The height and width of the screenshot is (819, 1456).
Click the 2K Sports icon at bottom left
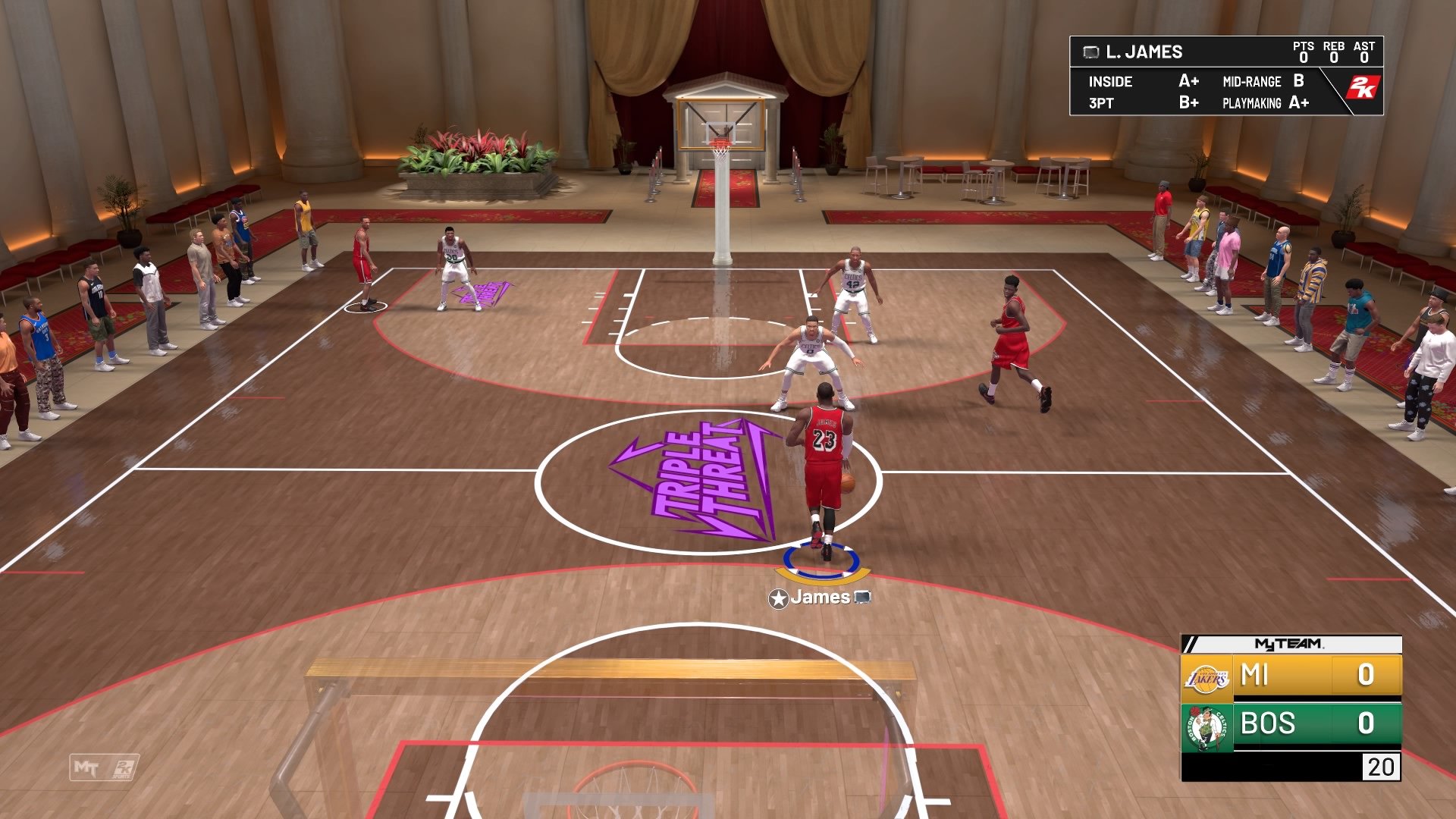point(124,768)
